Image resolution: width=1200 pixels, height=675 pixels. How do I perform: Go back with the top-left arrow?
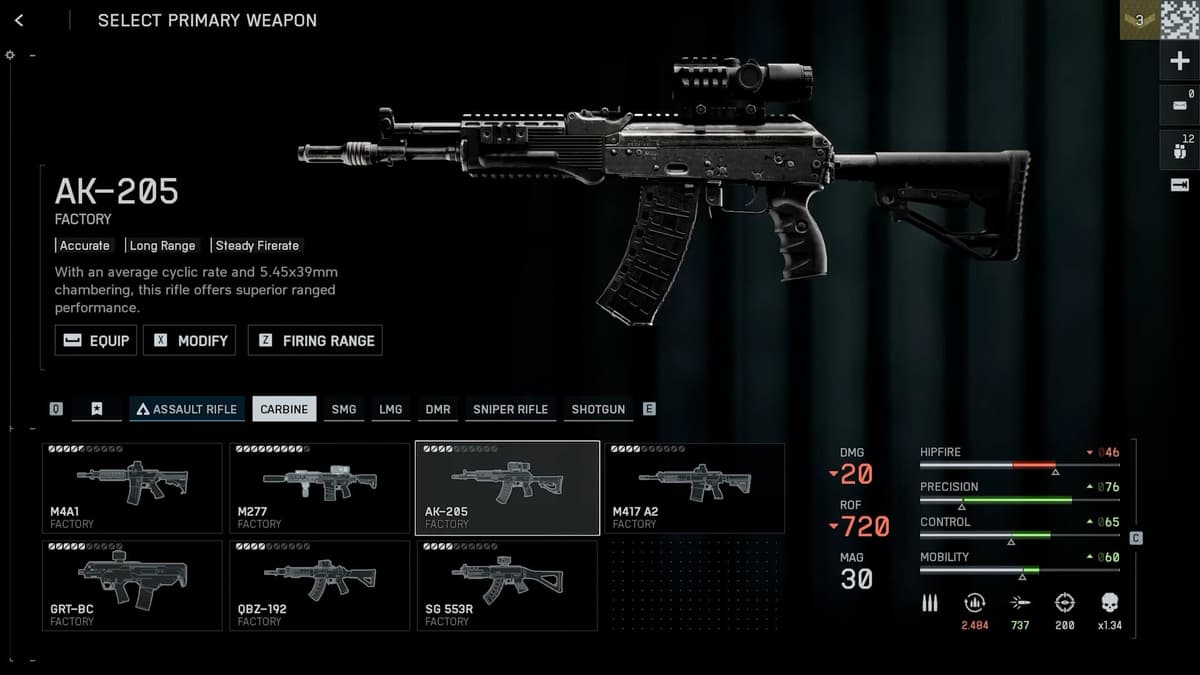coord(19,20)
